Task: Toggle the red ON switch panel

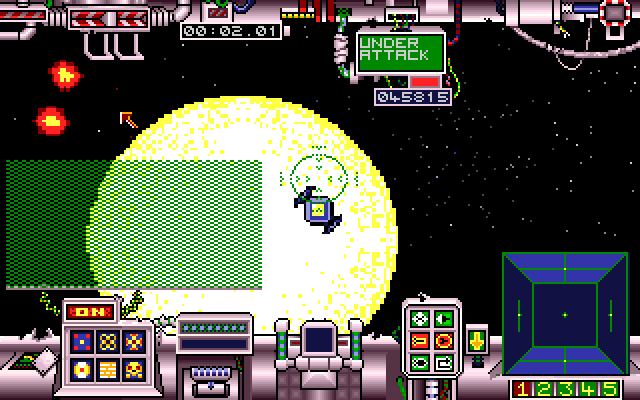Action: (x=86, y=312)
